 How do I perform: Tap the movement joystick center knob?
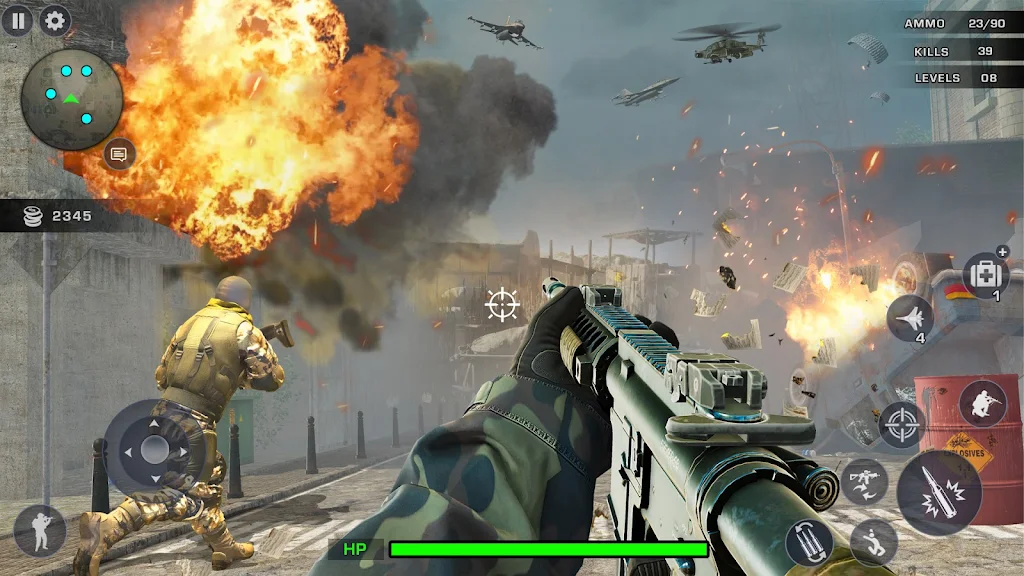(154, 450)
